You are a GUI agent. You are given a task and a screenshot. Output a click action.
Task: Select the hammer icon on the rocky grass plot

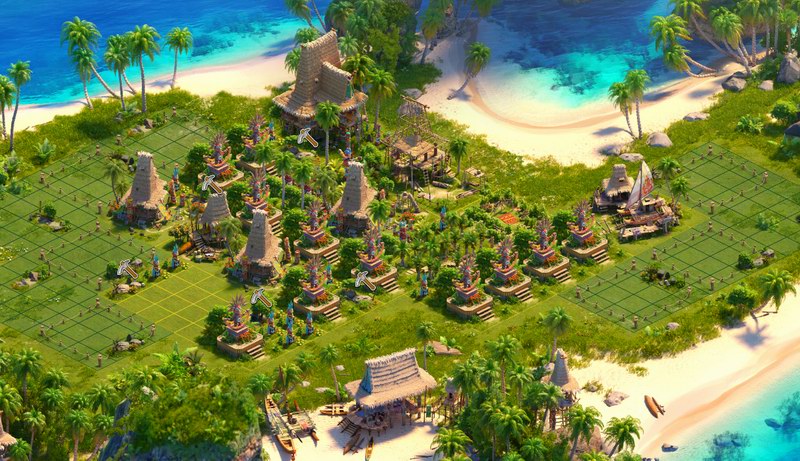coord(128,268)
